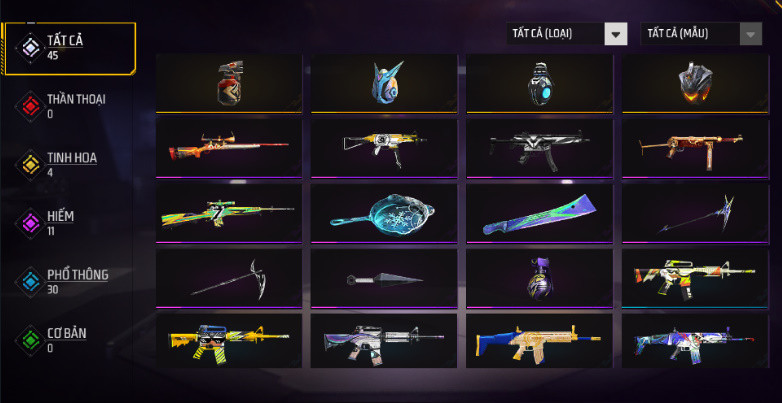
Task: Choose the kunai throwing knife skin
Action: point(385,278)
